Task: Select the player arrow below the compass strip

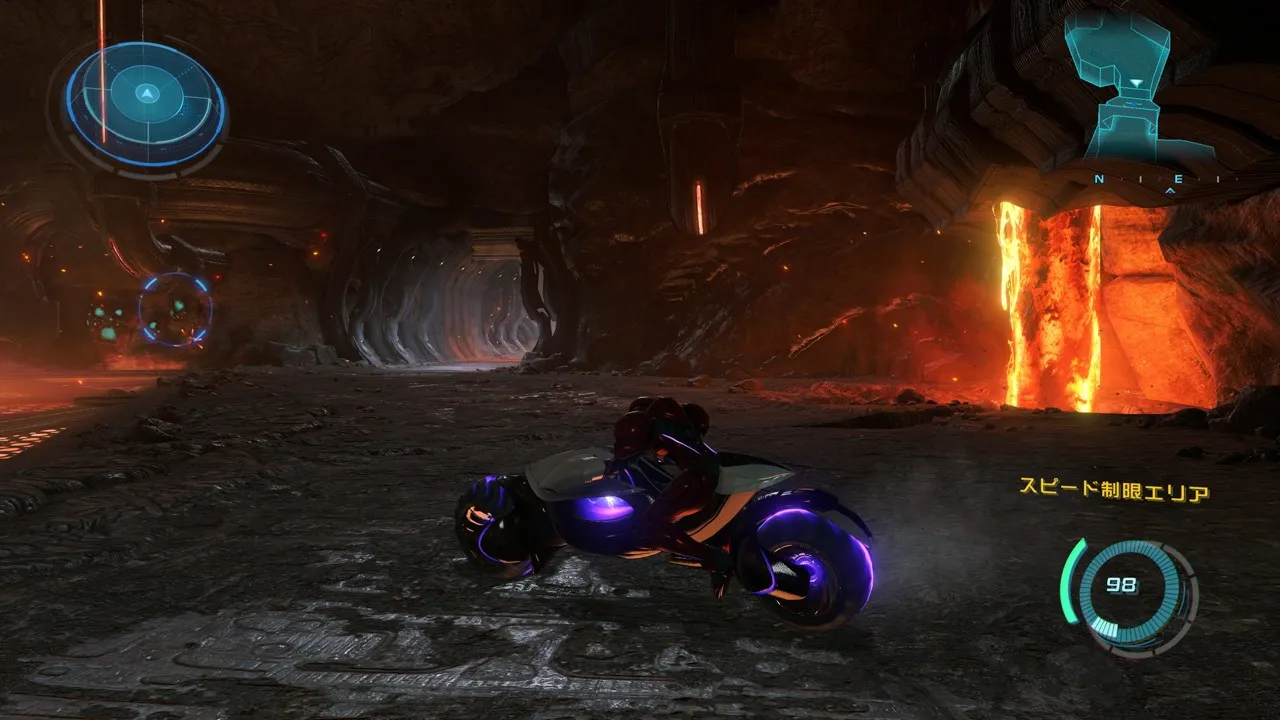Action: coord(1170,190)
